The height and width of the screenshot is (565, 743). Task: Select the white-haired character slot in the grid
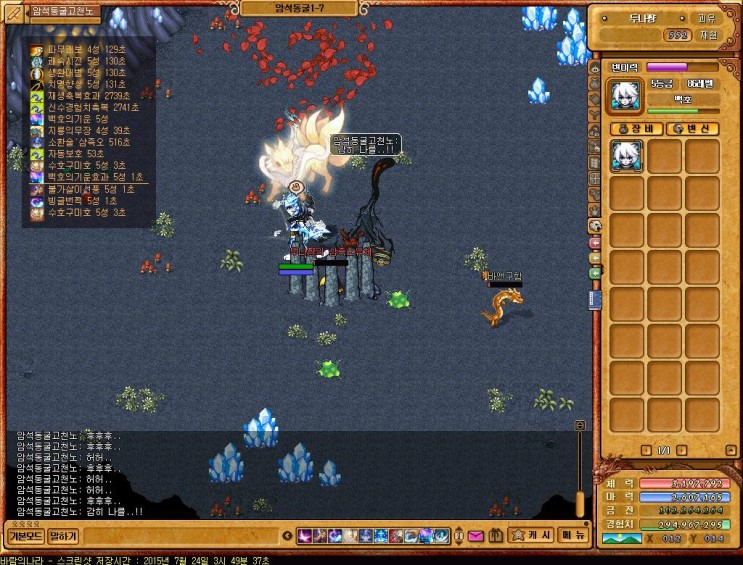point(627,156)
